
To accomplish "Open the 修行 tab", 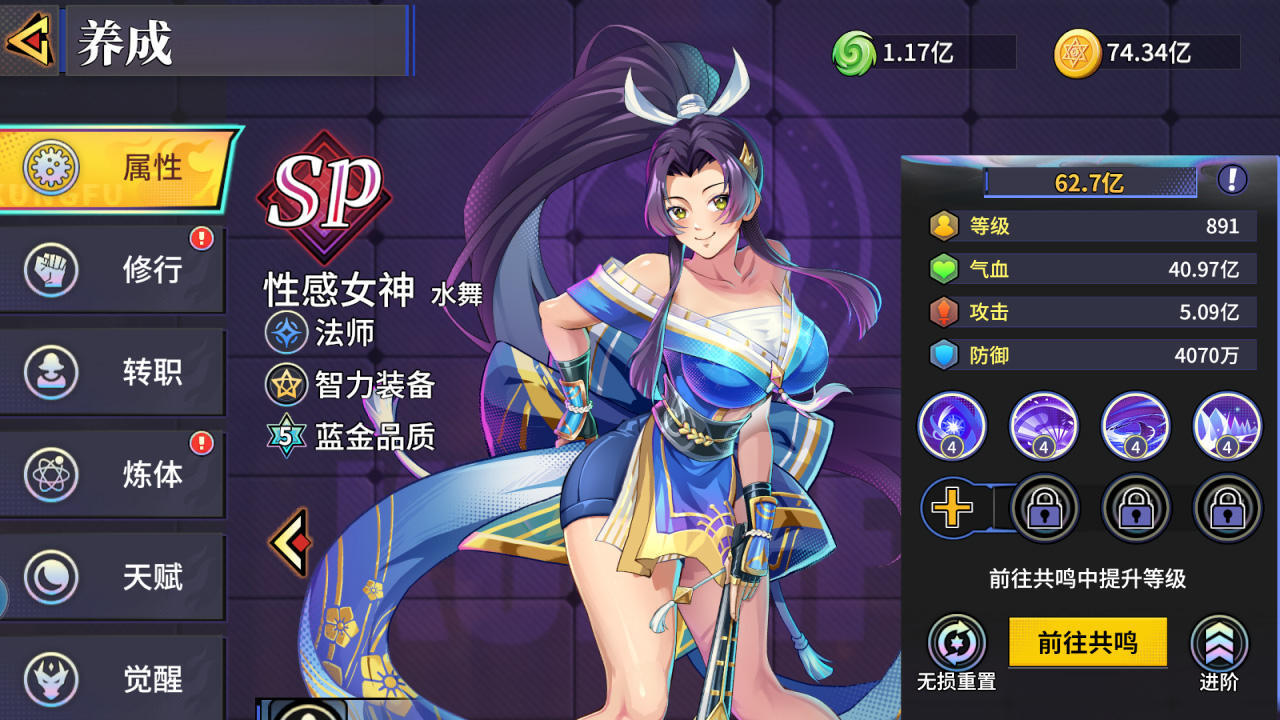I will [x=112, y=270].
